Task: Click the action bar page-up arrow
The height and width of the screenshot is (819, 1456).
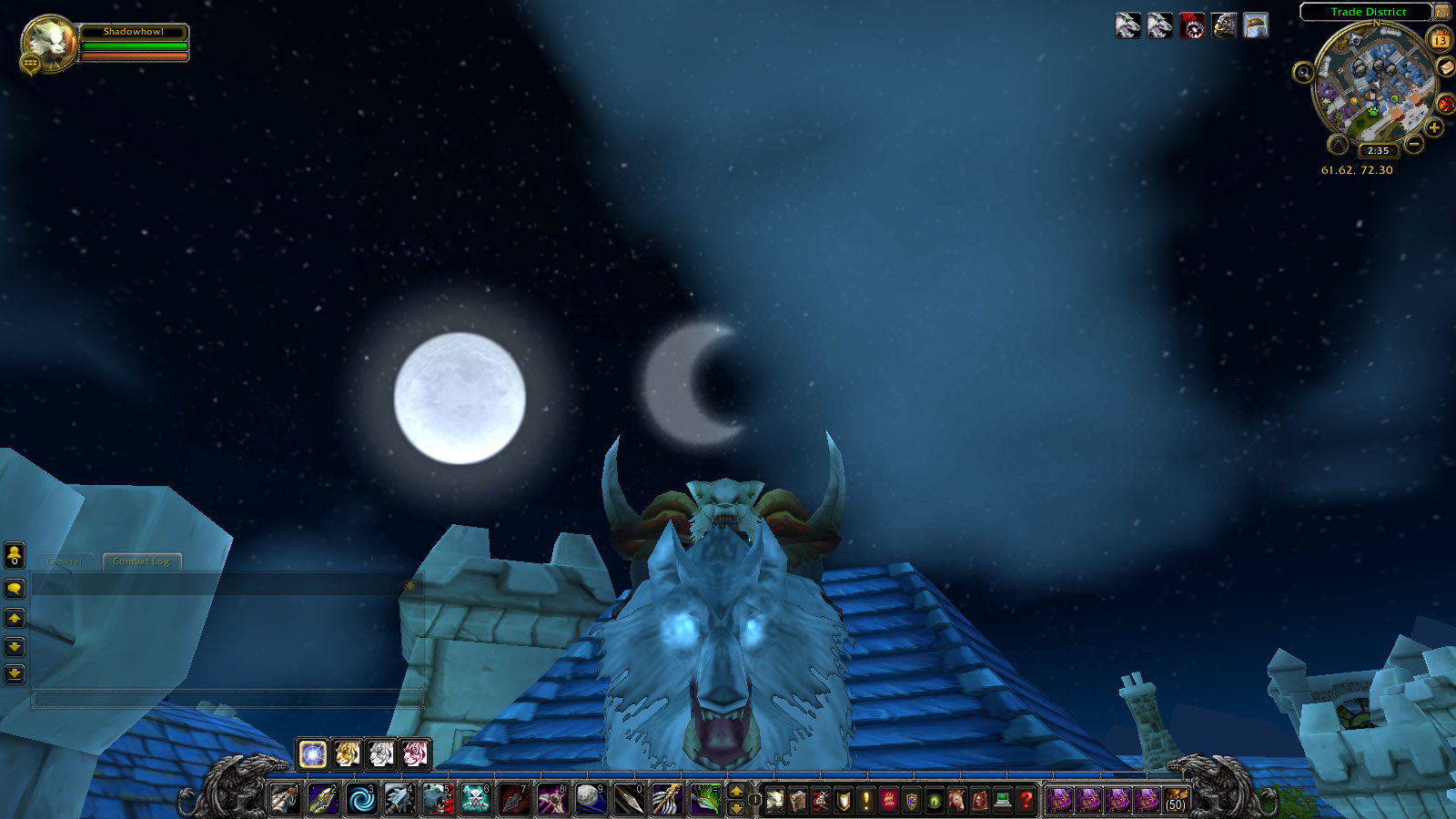Action: [737, 791]
